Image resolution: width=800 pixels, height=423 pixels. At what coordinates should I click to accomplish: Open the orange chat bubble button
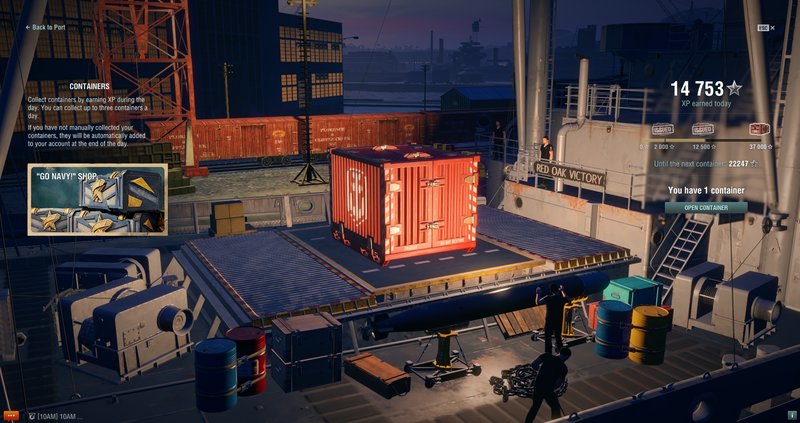[x=11, y=415]
